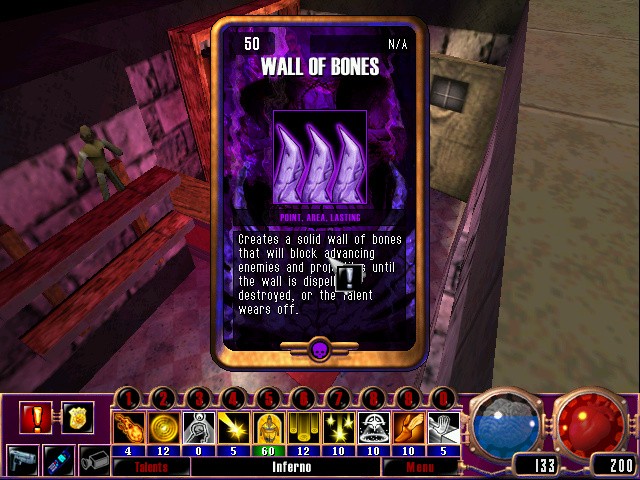Viewport: 640px width, 480px height.
Task: Select the sparkling stars talent icon
Action: [x=336, y=428]
